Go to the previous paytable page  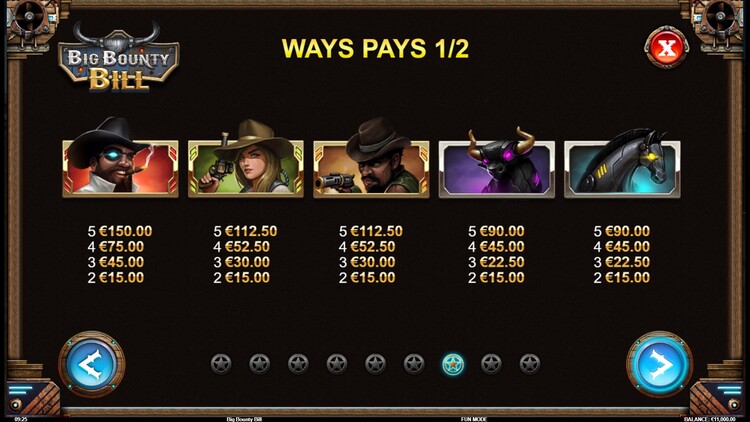click(91, 364)
